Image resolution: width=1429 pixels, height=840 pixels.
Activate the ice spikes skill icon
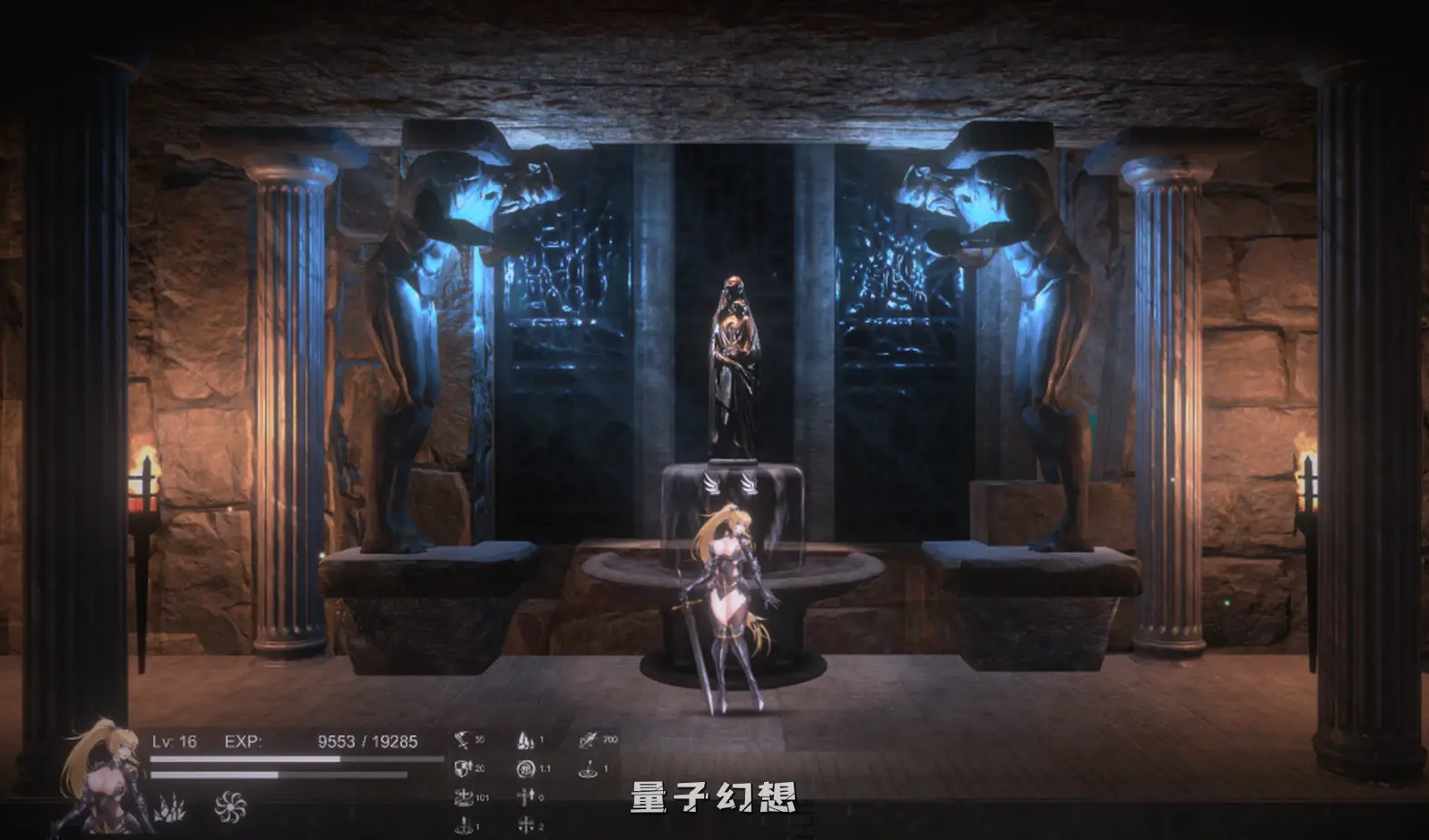click(x=170, y=806)
